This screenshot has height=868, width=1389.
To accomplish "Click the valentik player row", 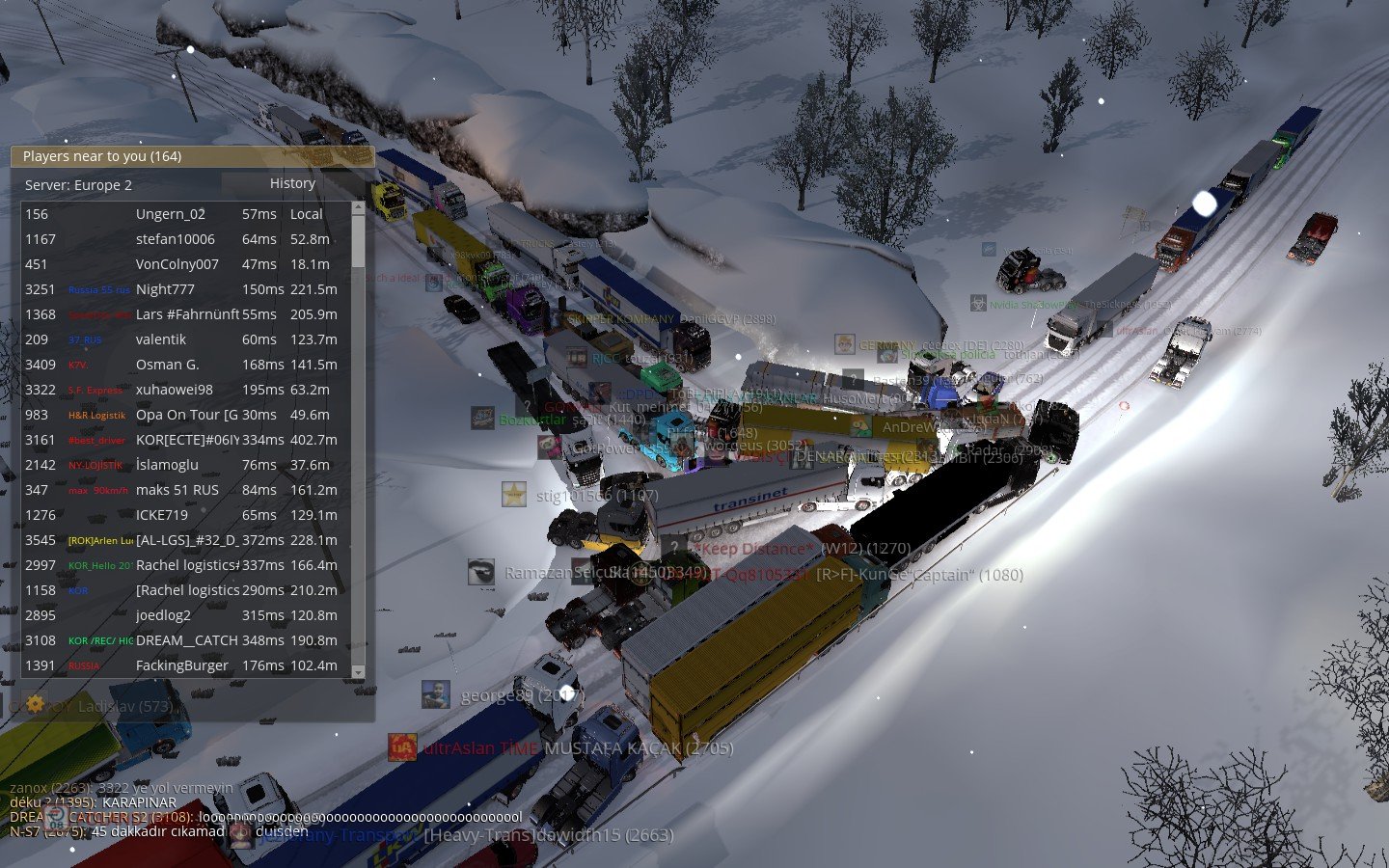I will point(161,339).
